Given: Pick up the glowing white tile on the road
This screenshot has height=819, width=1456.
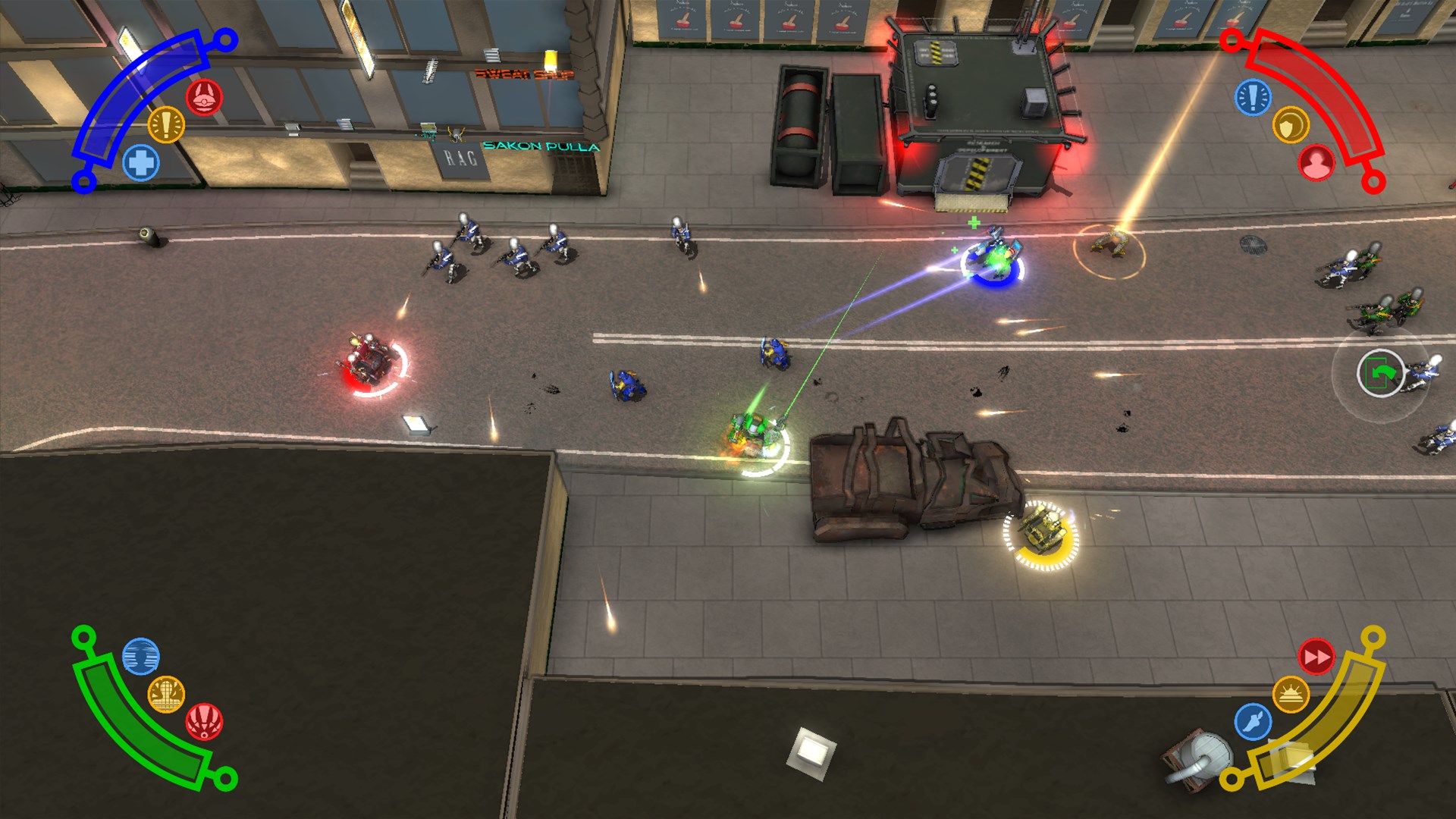Looking at the screenshot, I should click(416, 422).
